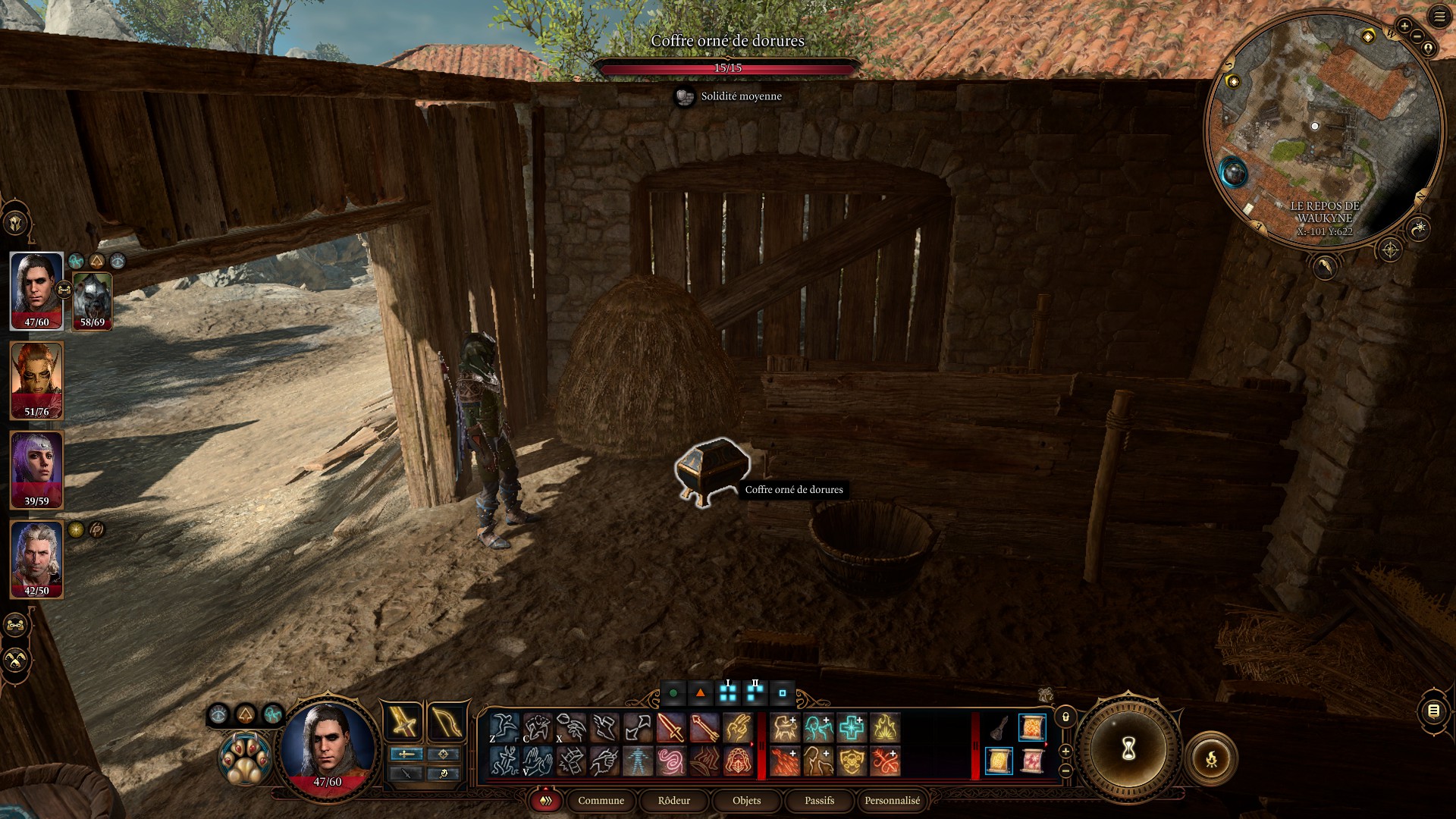Zoom out on the minimap
The image size is (1456, 819).
point(1417,36)
